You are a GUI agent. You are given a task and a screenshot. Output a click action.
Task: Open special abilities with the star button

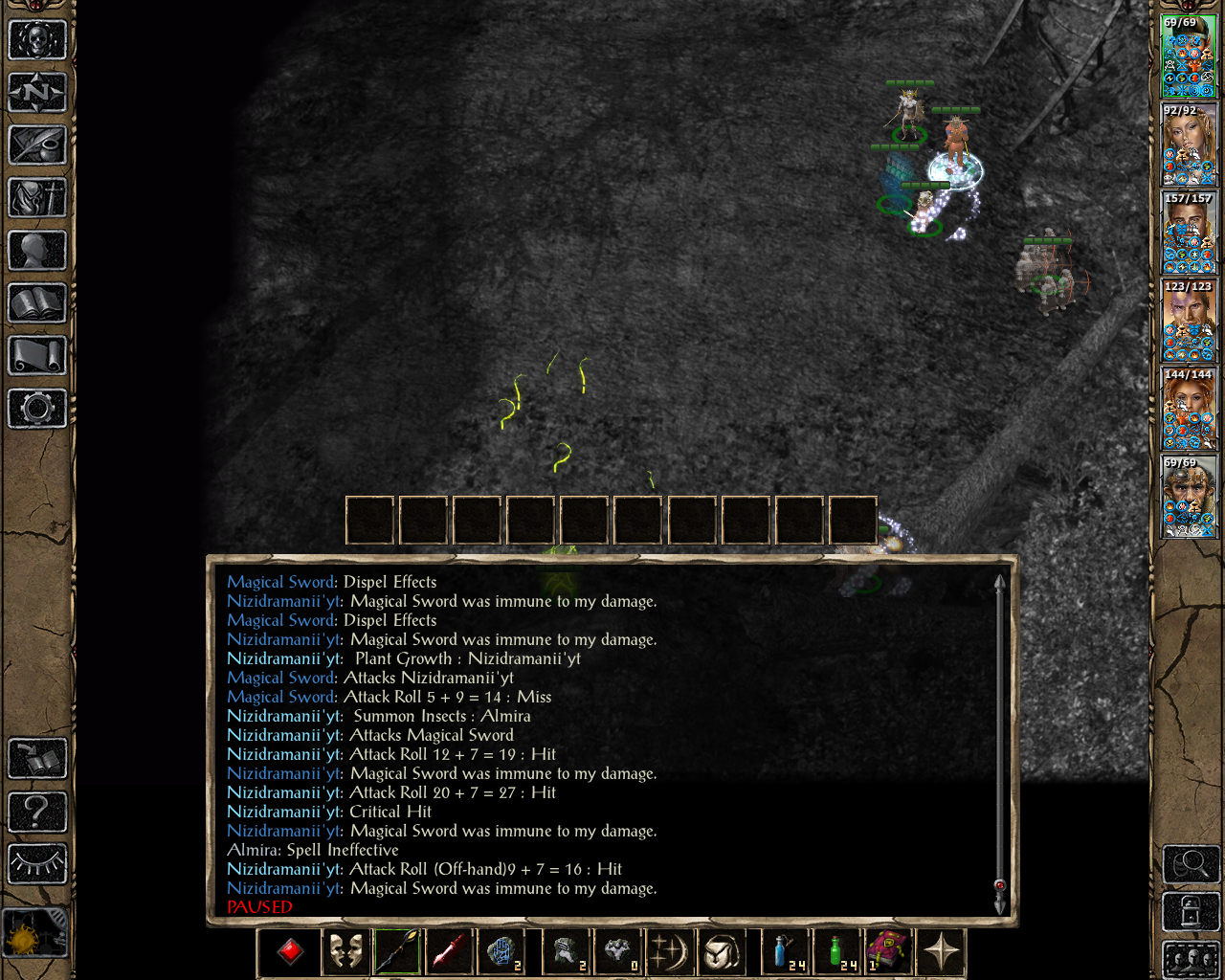pyautogui.click(x=942, y=952)
